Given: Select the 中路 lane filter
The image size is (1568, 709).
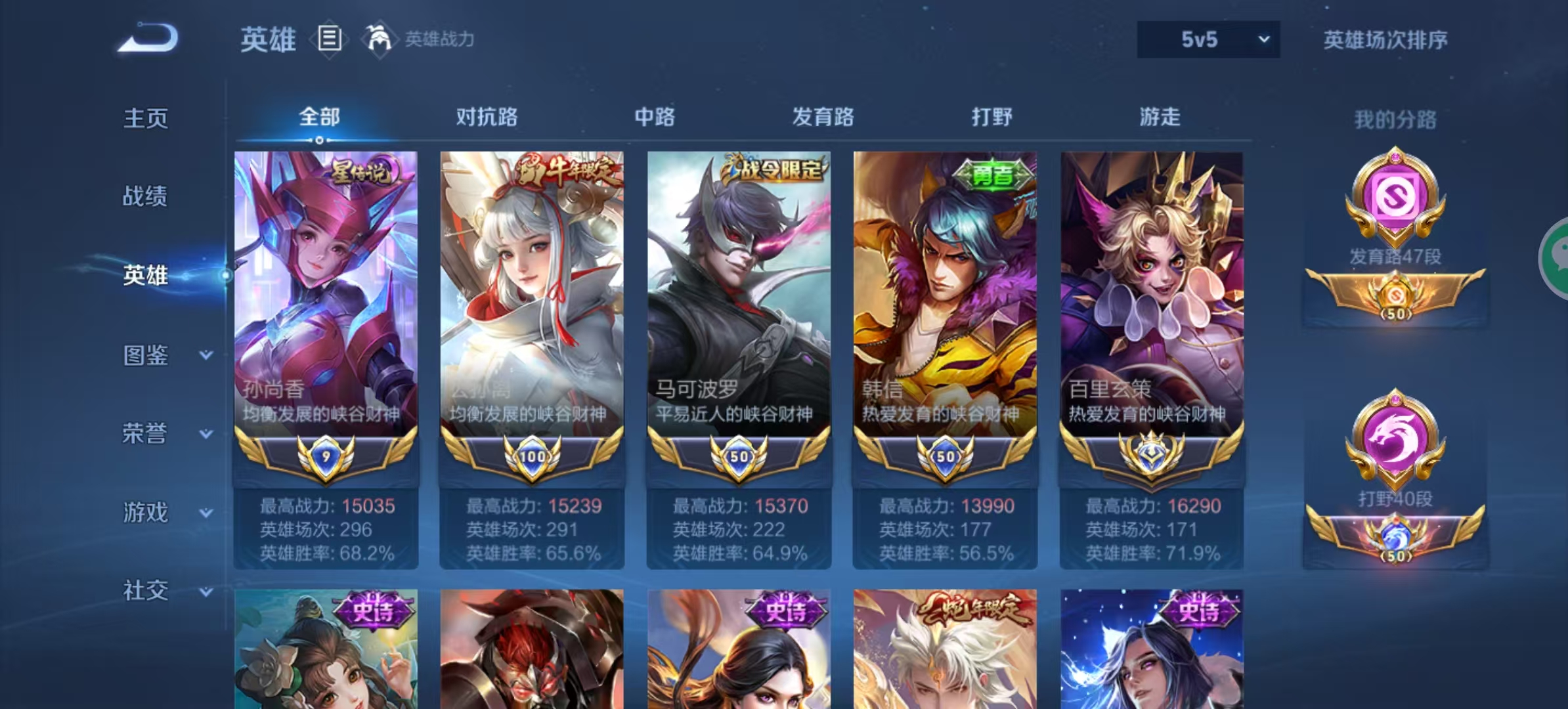Looking at the screenshot, I should coord(654,117).
